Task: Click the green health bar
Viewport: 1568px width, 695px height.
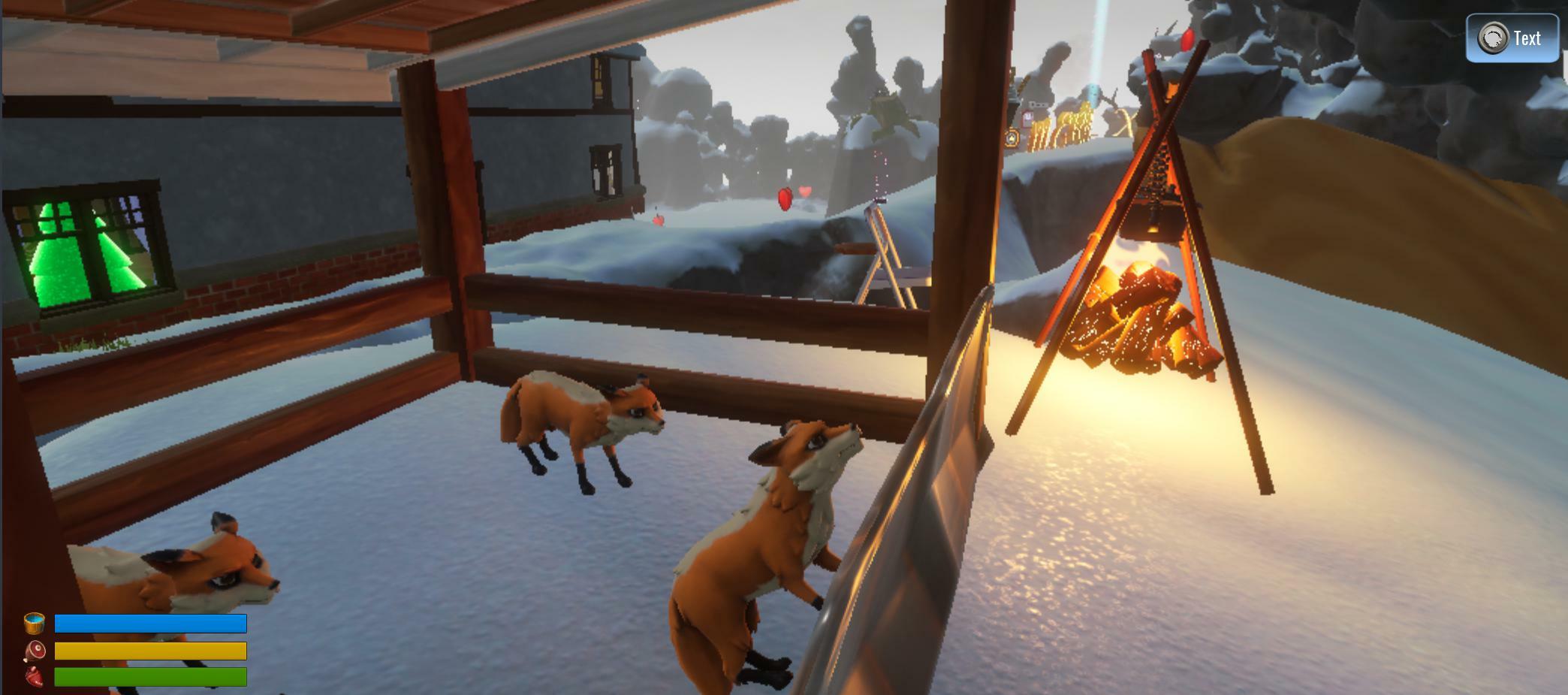Action: pyautogui.click(x=150, y=677)
